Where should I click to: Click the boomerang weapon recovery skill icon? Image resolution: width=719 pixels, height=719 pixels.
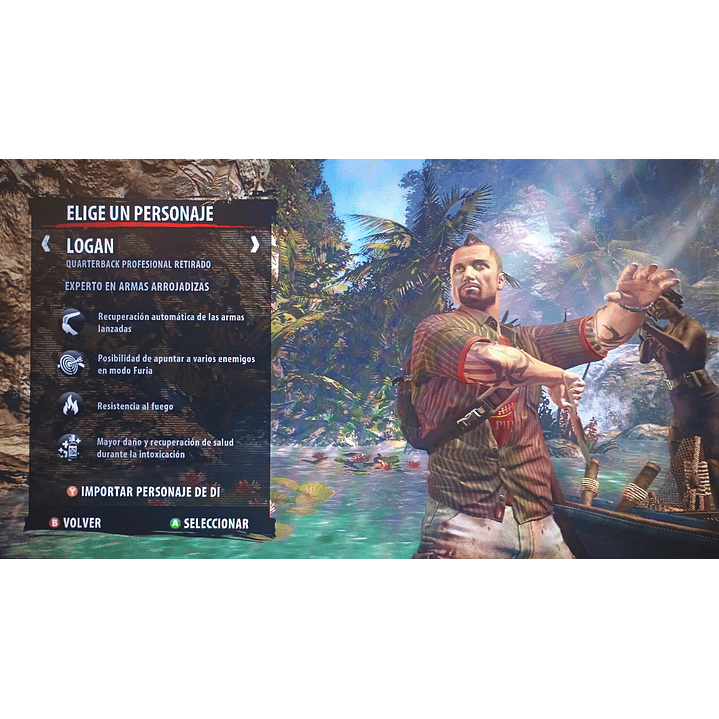pos(71,322)
